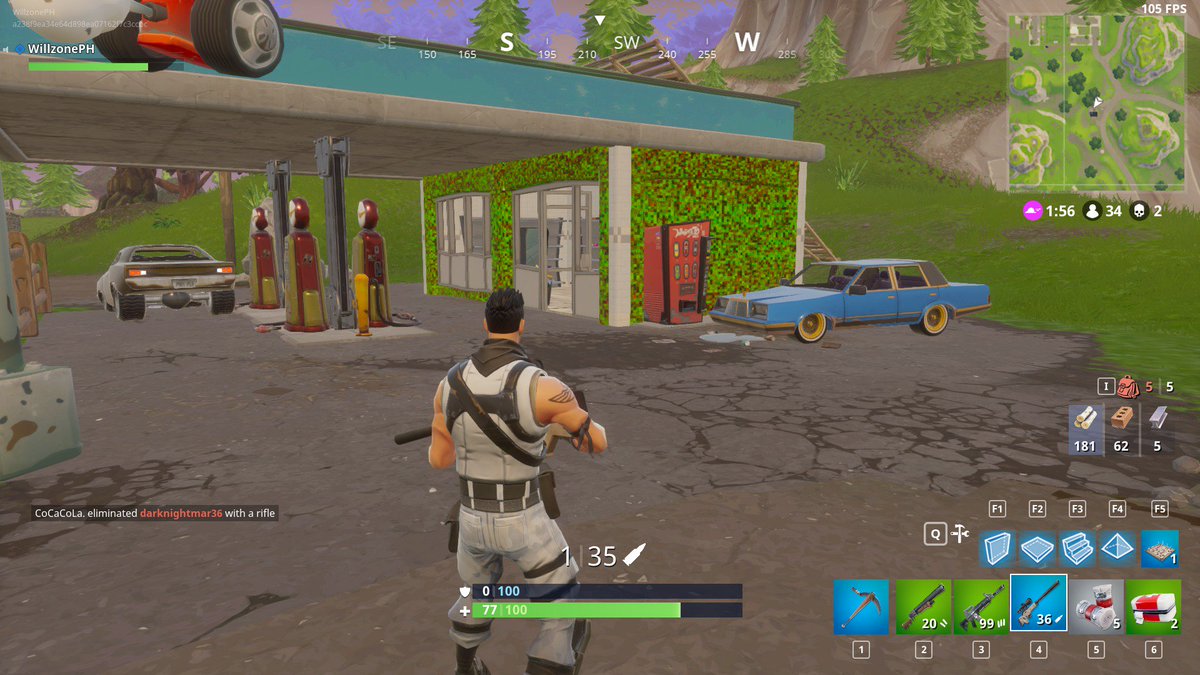This screenshot has width=1200, height=675.
Task: Switch to the assault rifle slot
Action: click(x=981, y=605)
